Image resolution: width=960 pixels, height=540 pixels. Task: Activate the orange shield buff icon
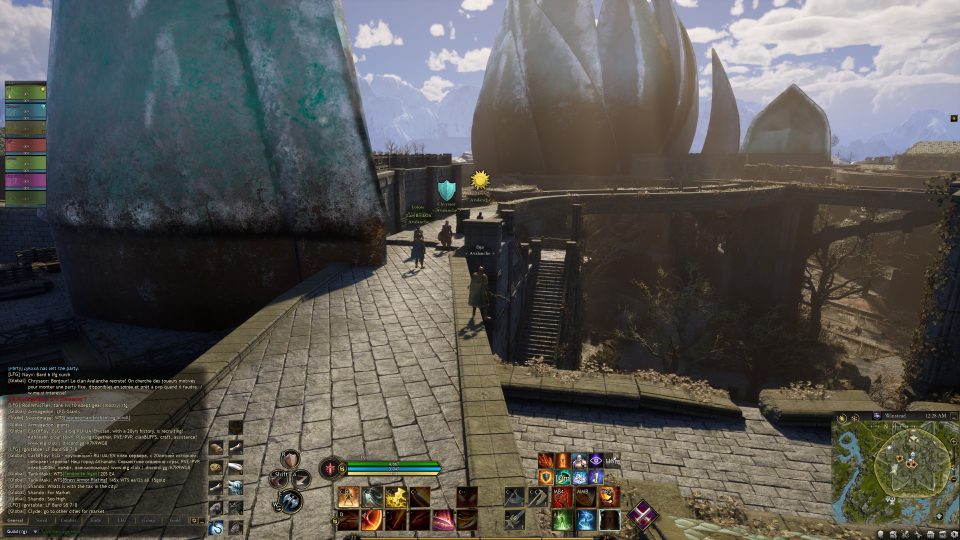(x=546, y=477)
